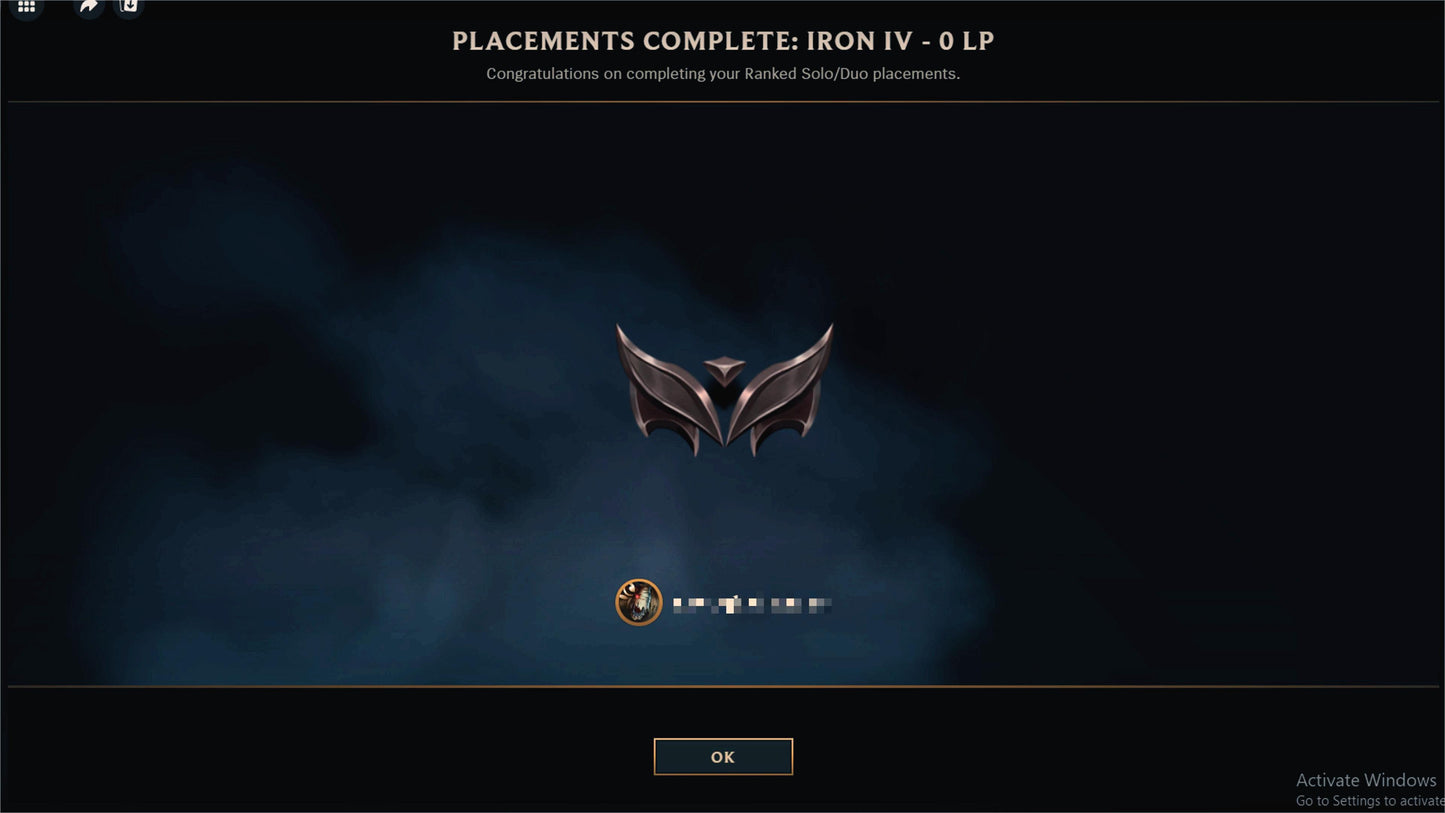Select the PLACEMENTS COMPLETE: IRON IV header
1445x813 pixels.
pos(722,41)
